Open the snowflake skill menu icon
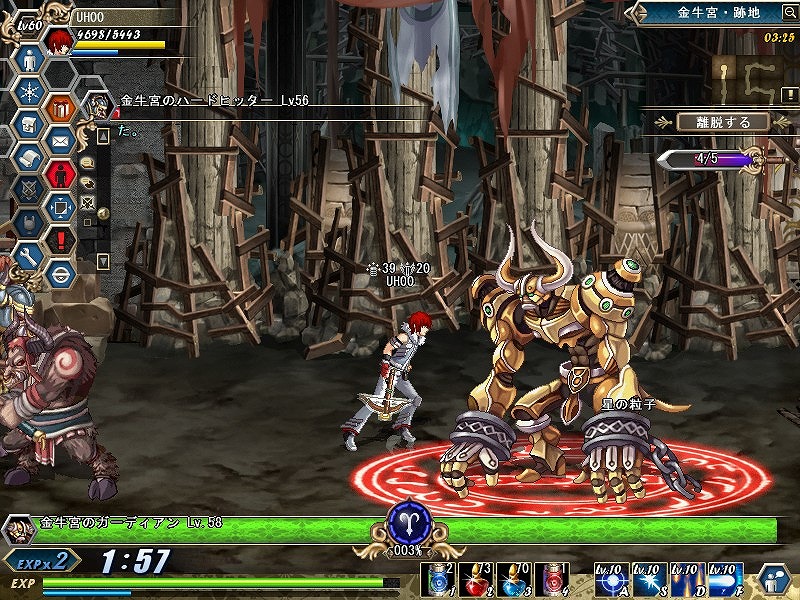Screen dimensions: 800x600 pos(30,93)
